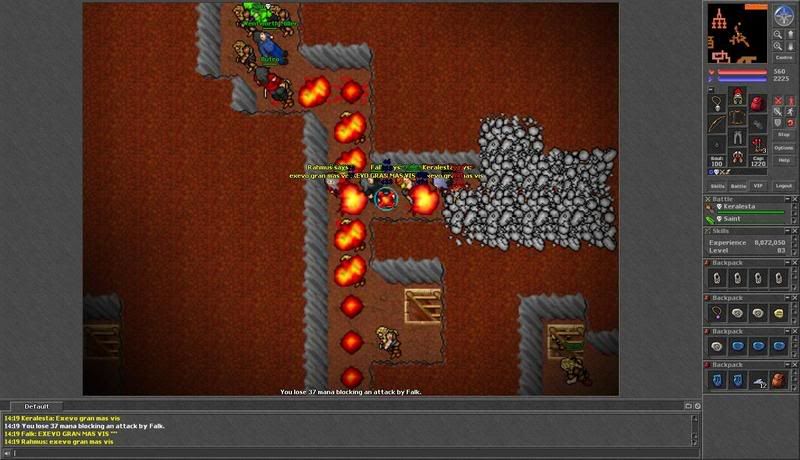The width and height of the screenshot is (800, 460).
Task: Click the Logout button
Action: pos(785,186)
